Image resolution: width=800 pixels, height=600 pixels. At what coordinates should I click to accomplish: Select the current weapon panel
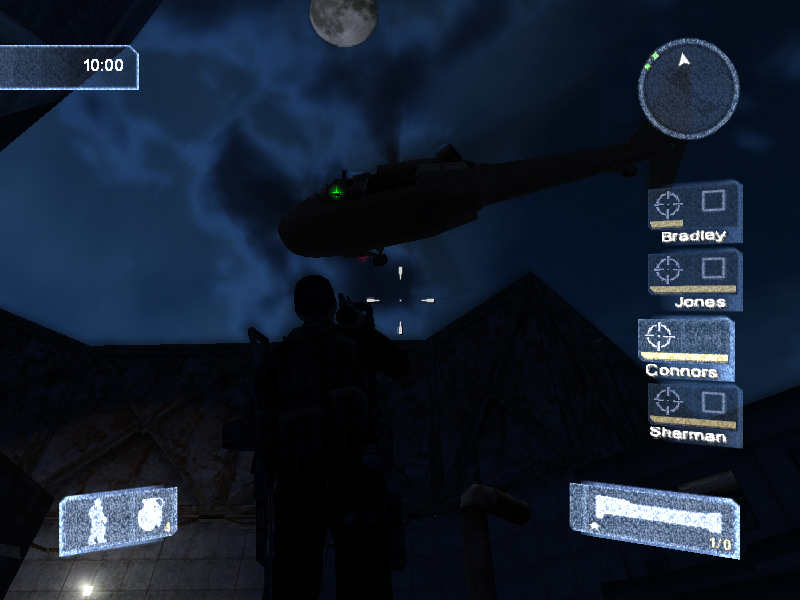pyautogui.click(x=654, y=518)
